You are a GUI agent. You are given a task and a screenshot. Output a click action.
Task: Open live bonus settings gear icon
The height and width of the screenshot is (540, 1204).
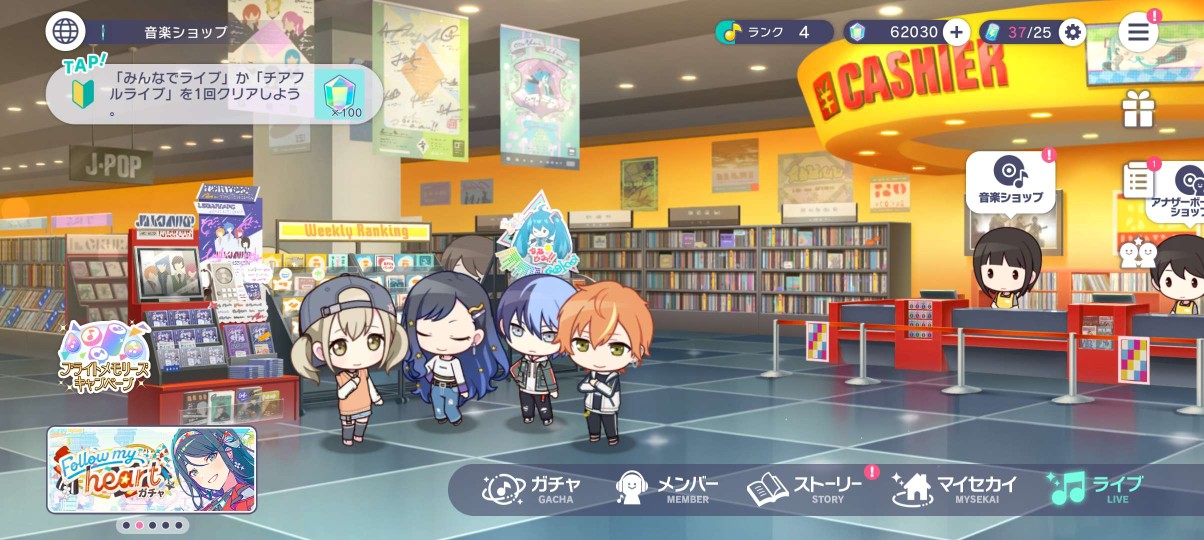tap(1073, 32)
